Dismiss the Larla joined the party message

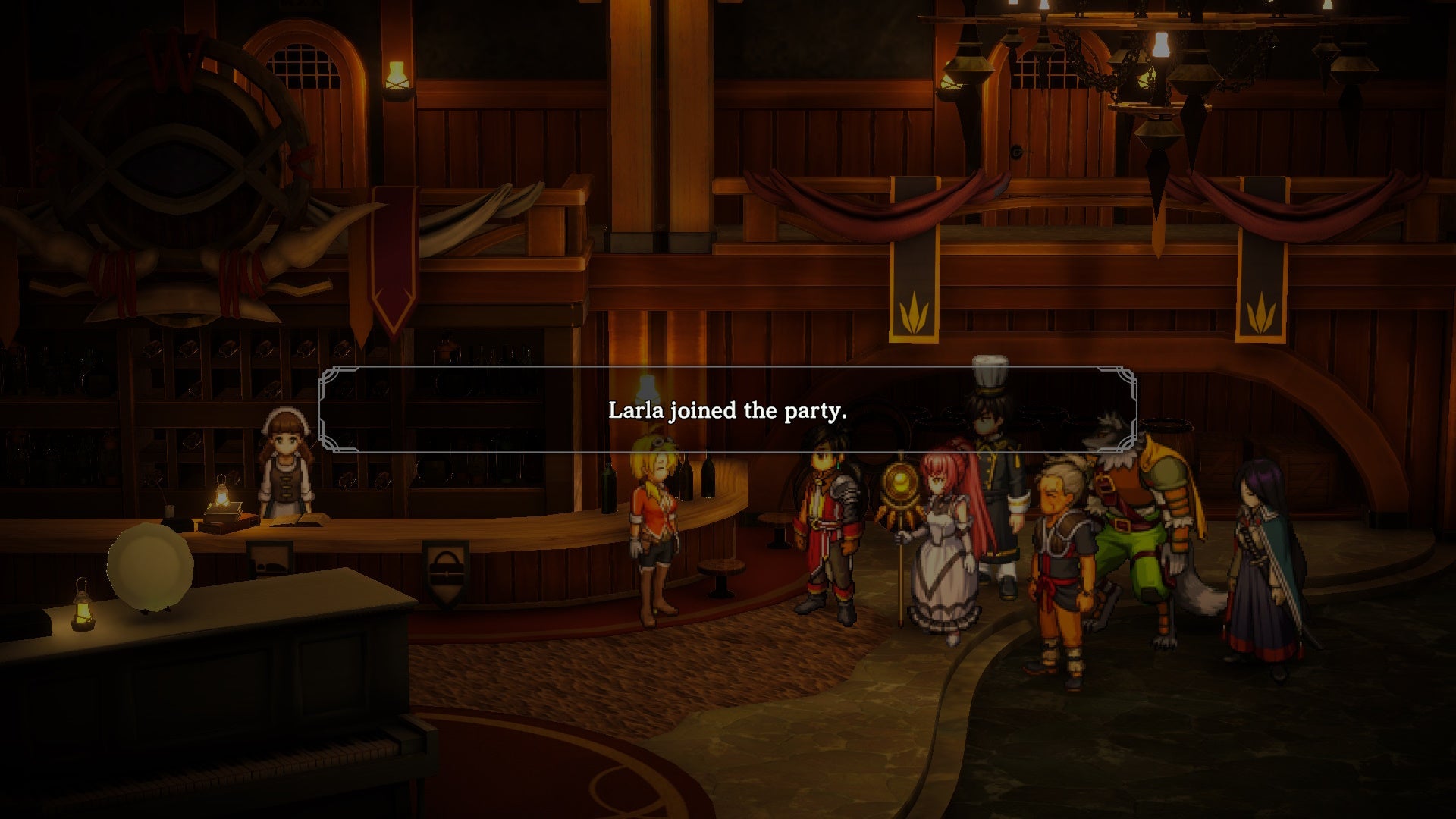point(728,413)
